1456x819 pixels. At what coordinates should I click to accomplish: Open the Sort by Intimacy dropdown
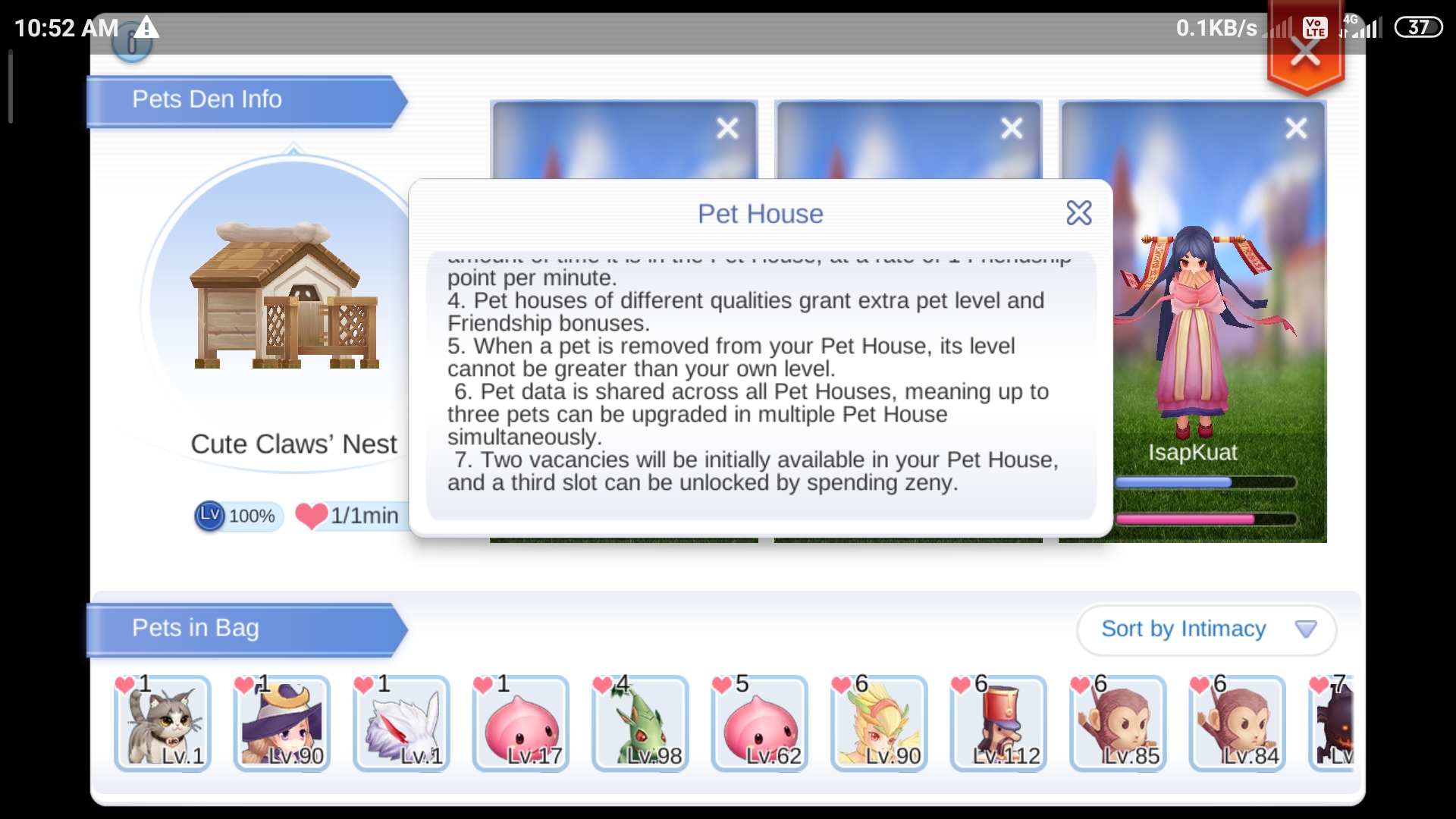click(x=1206, y=629)
